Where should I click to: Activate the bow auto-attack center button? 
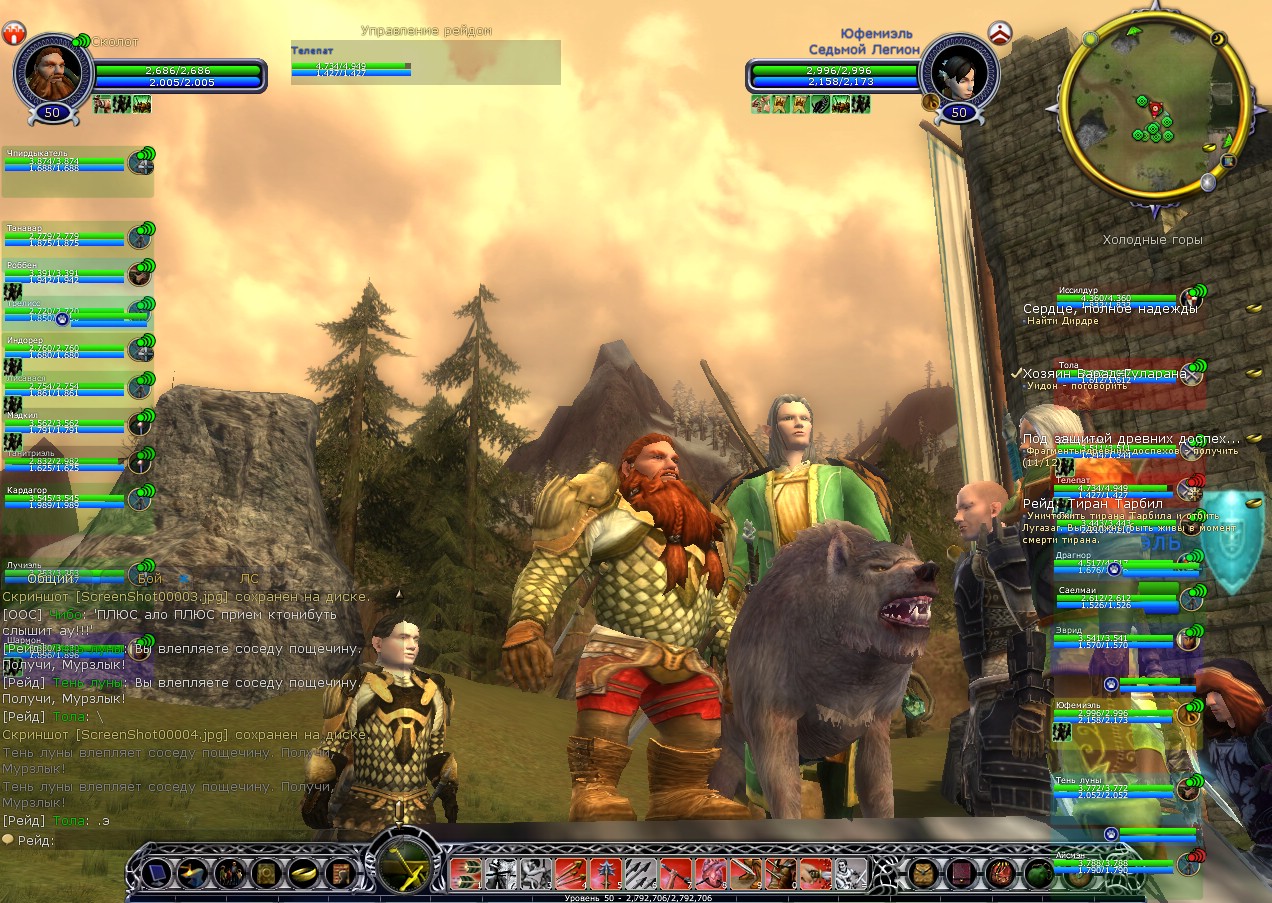pos(403,862)
